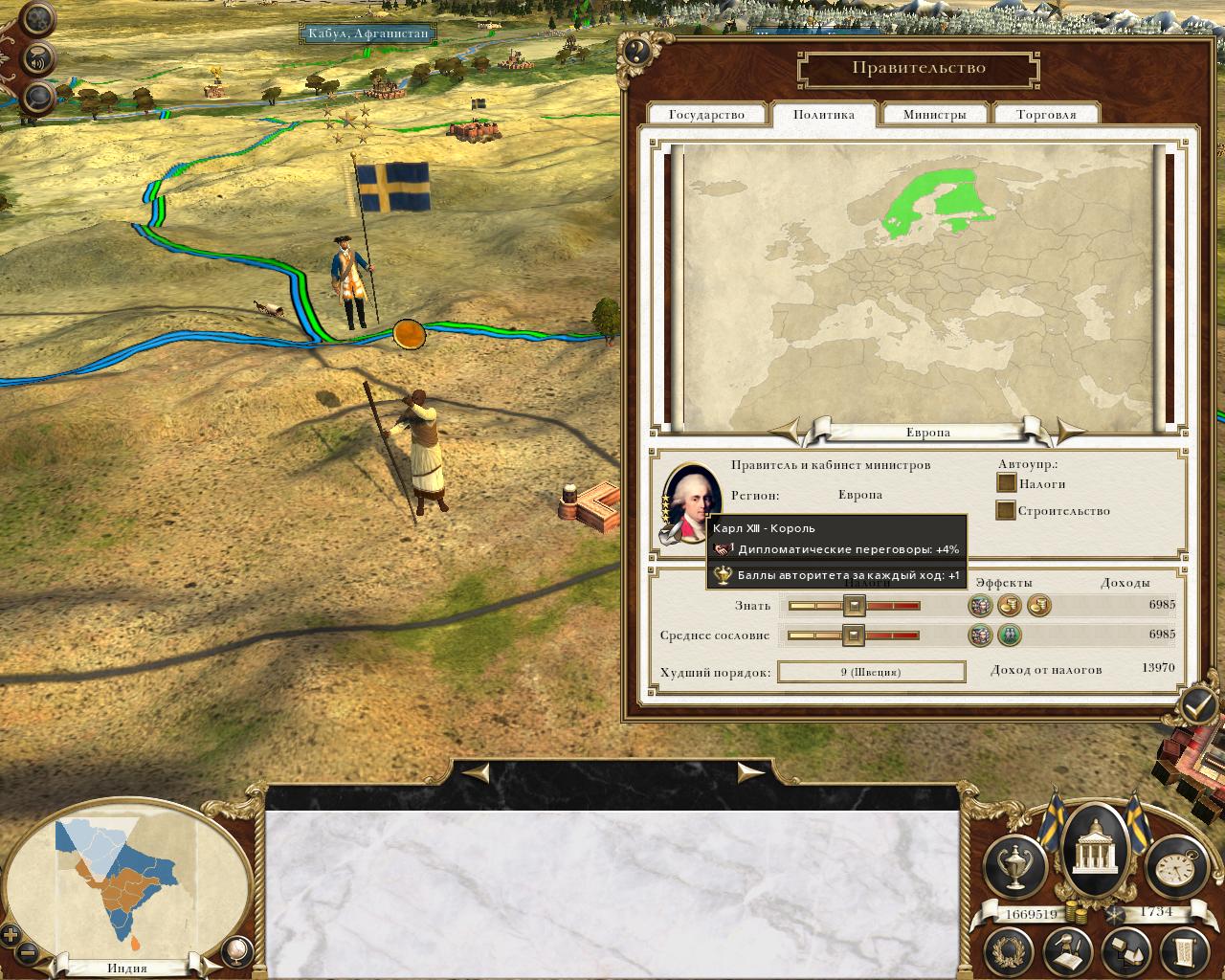Select the Торговая tab
1225x980 pixels.
(x=1045, y=115)
